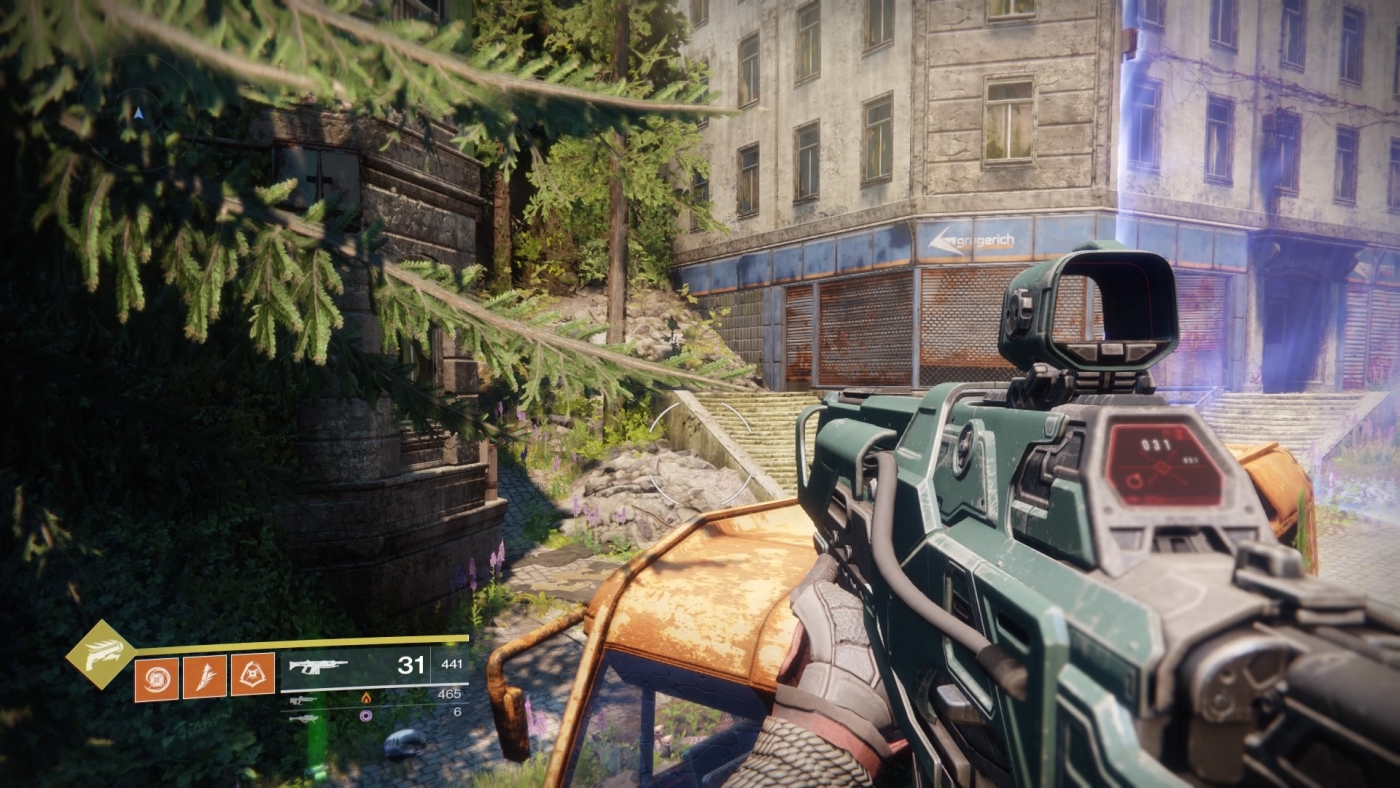Click the primary ammo count 31
The image size is (1400, 788).
pyautogui.click(x=412, y=666)
